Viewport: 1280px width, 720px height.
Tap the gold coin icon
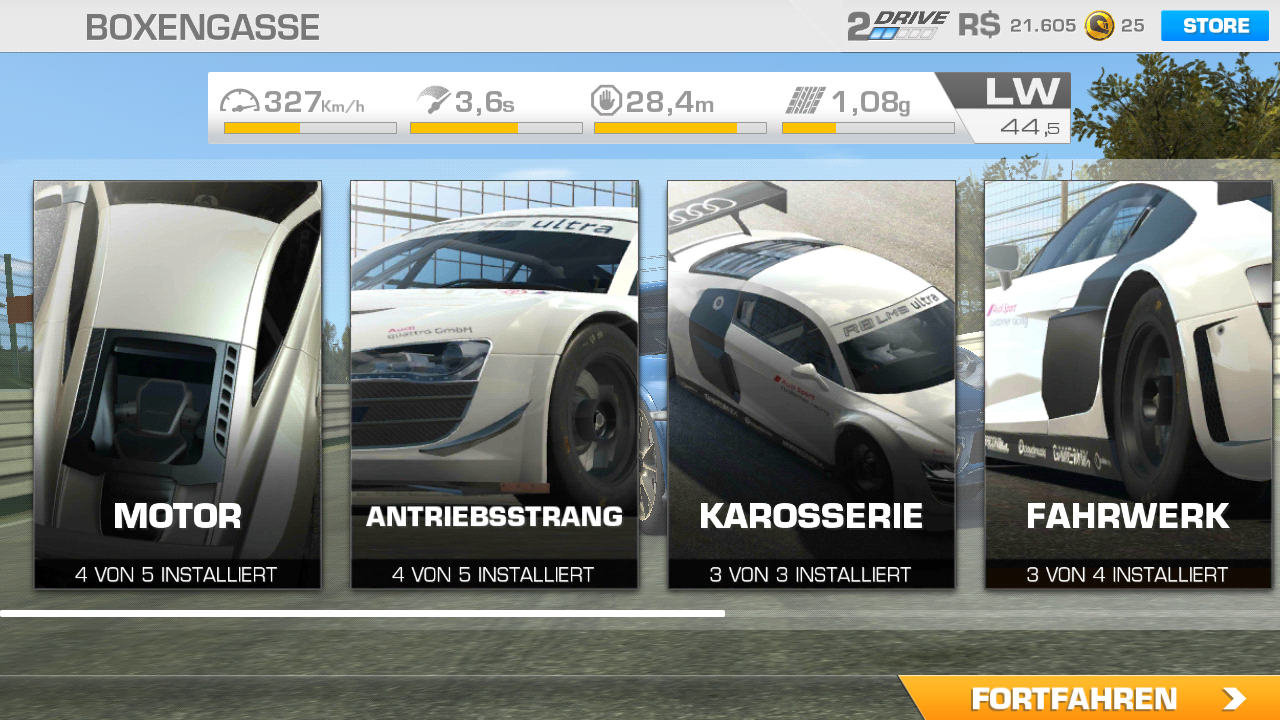pyautogui.click(x=1099, y=26)
